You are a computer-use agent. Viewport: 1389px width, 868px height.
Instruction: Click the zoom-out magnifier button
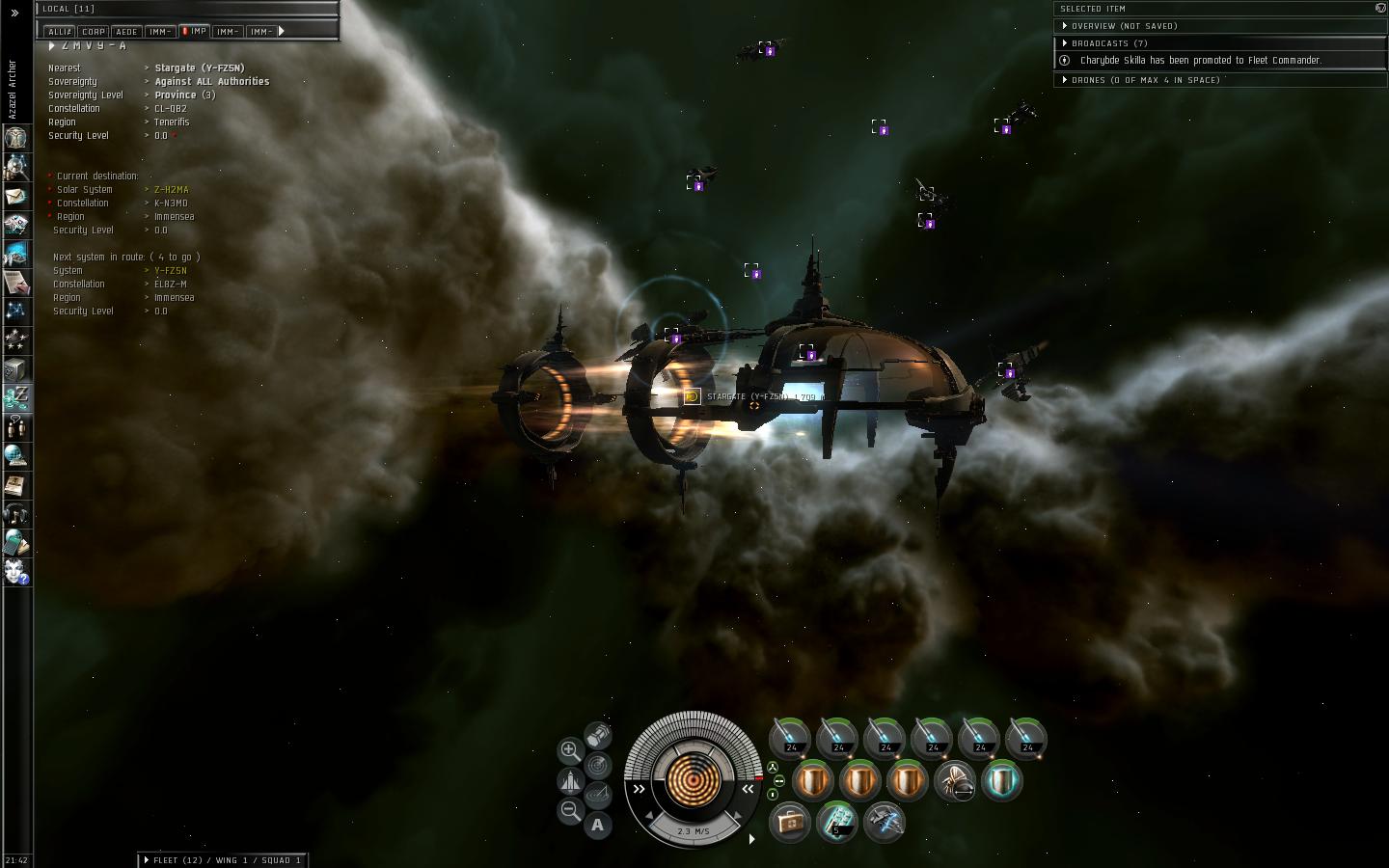tap(570, 811)
